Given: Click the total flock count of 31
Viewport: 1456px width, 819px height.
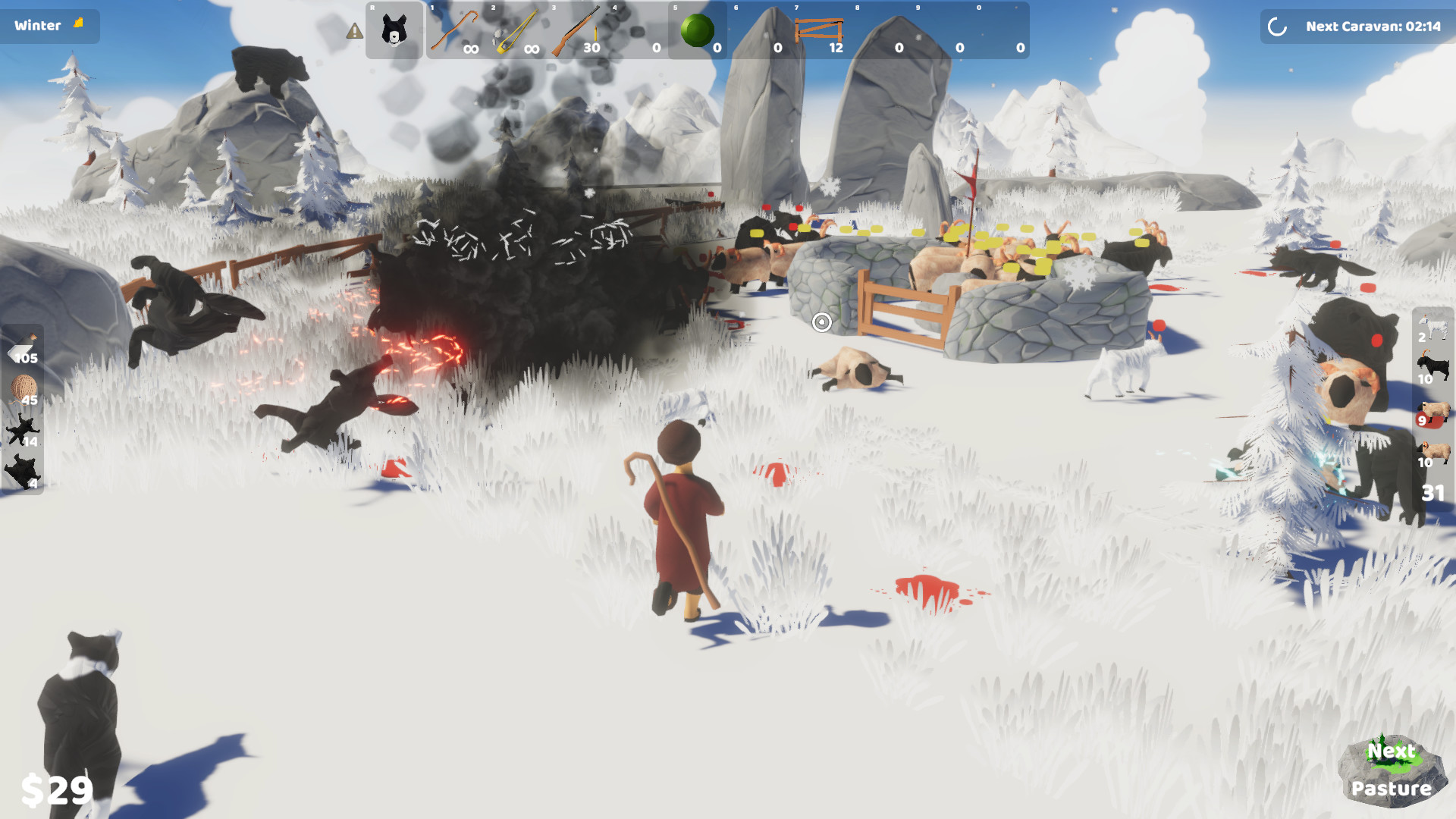Looking at the screenshot, I should (1432, 491).
